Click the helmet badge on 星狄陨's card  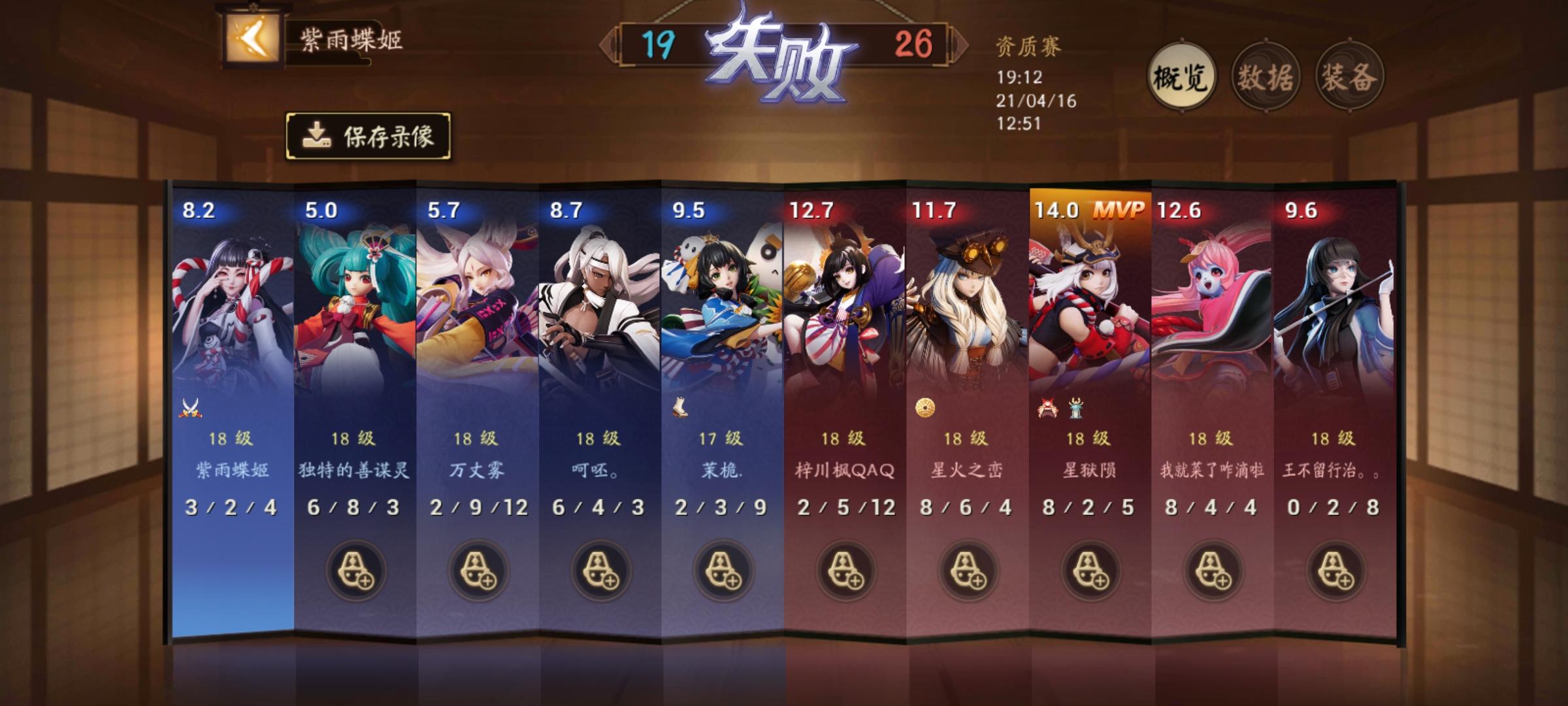pyautogui.click(x=1045, y=409)
